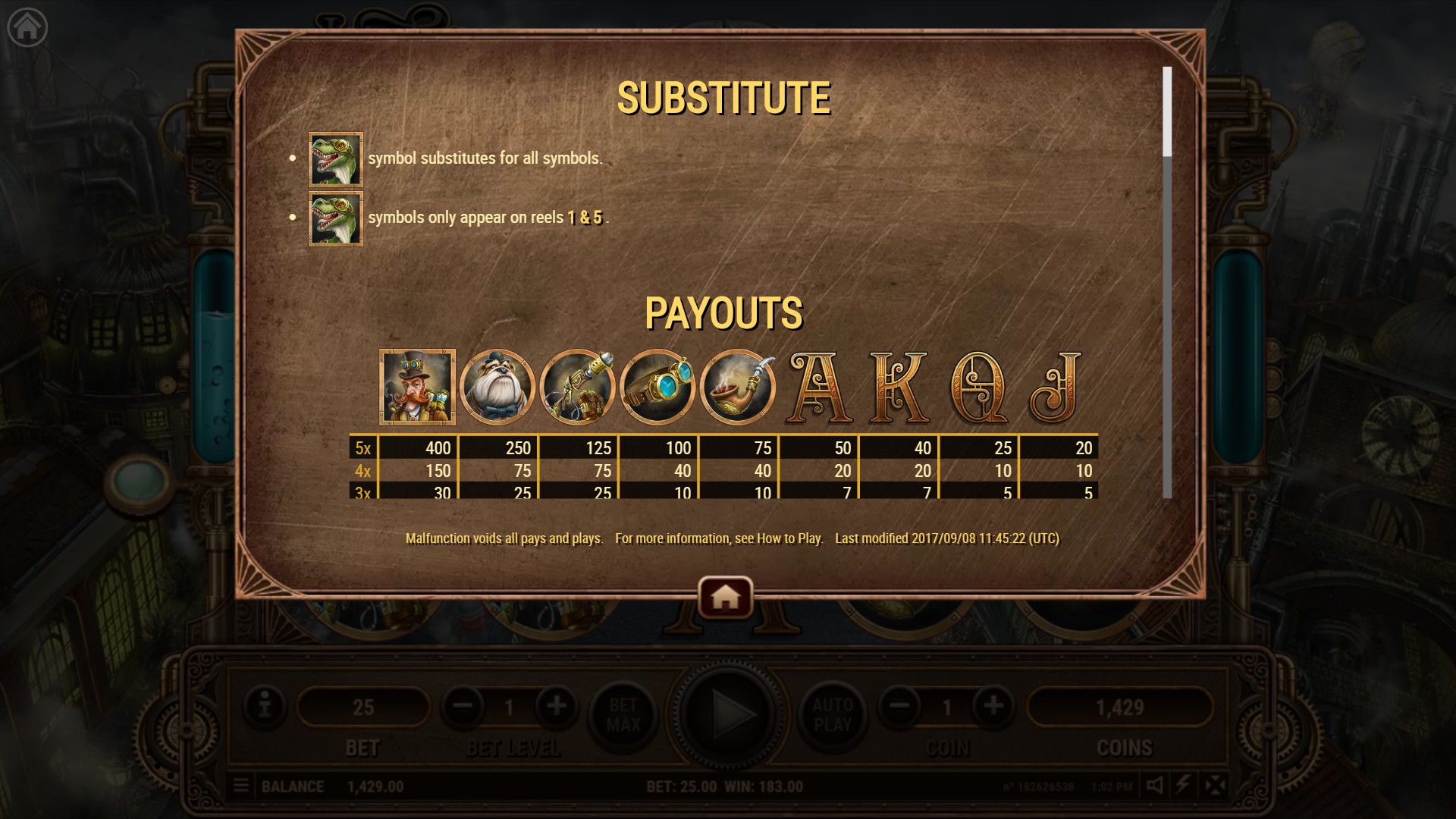Start Auto Play

click(x=833, y=714)
